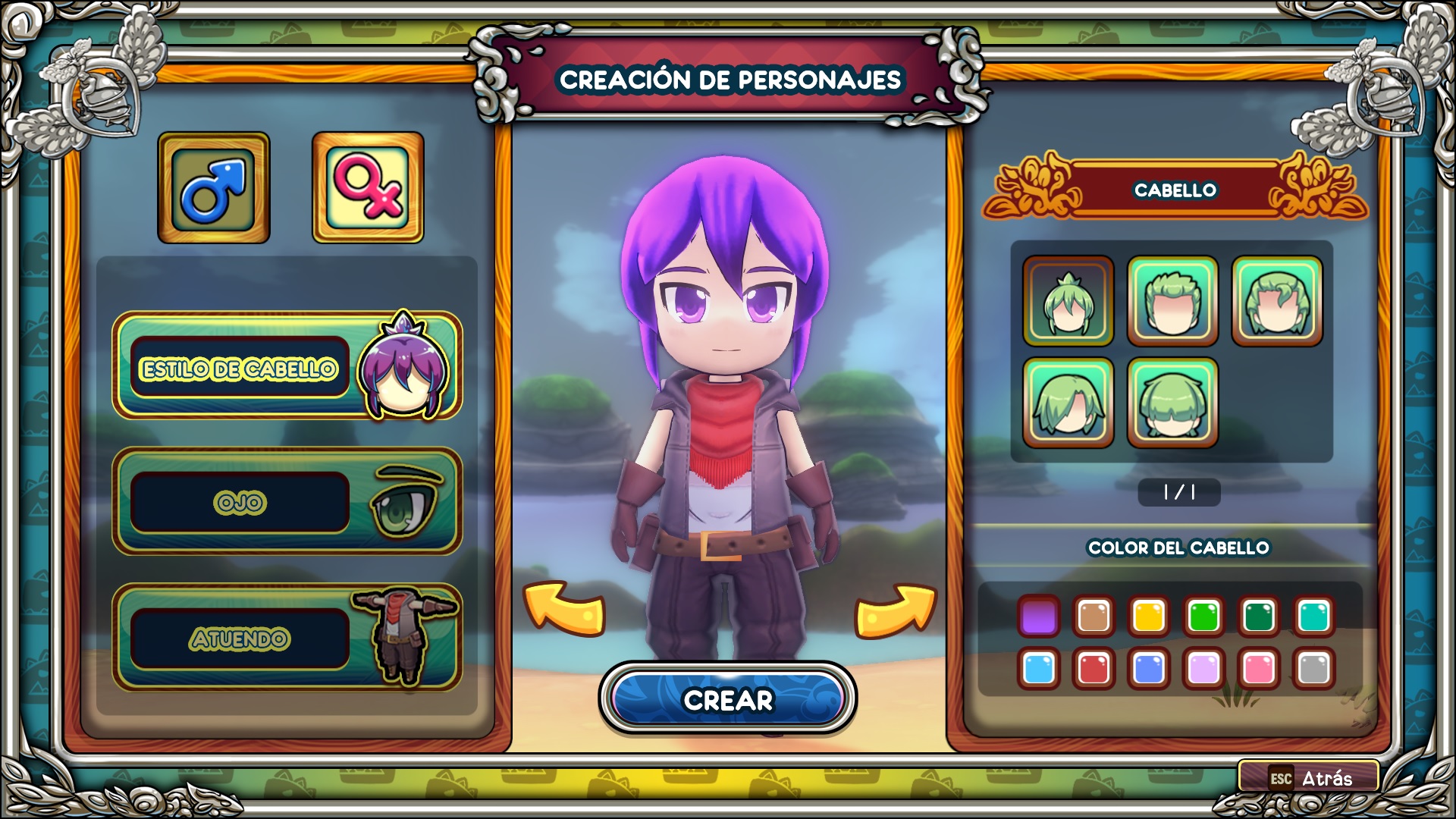Rotate character with the left arrow
This screenshot has width=1456, height=819.
pyautogui.click(x=564, y=607)
